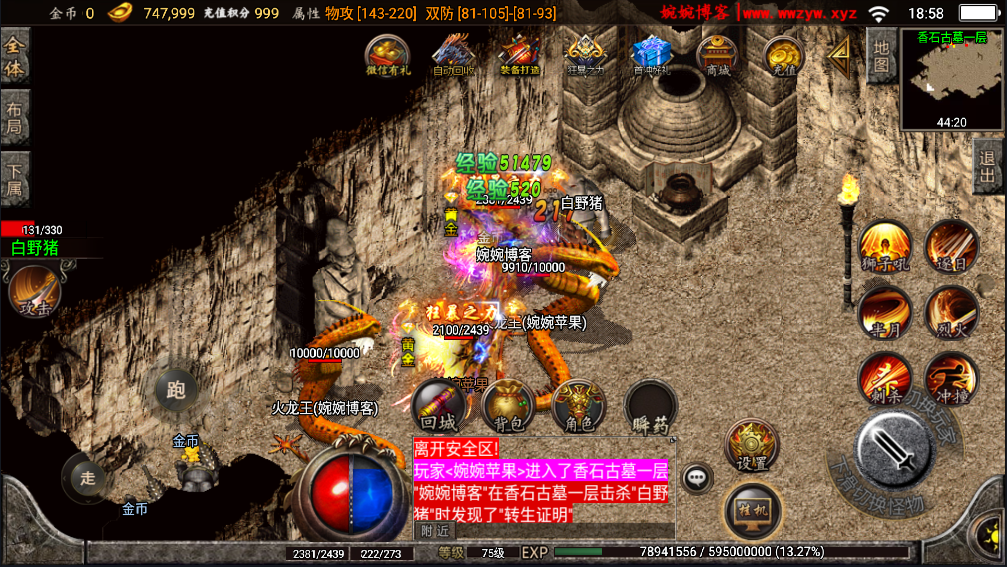Open the 装备打造 equipment forging icon
This screenshot has height=567, width=1007.
coord(519,55)
